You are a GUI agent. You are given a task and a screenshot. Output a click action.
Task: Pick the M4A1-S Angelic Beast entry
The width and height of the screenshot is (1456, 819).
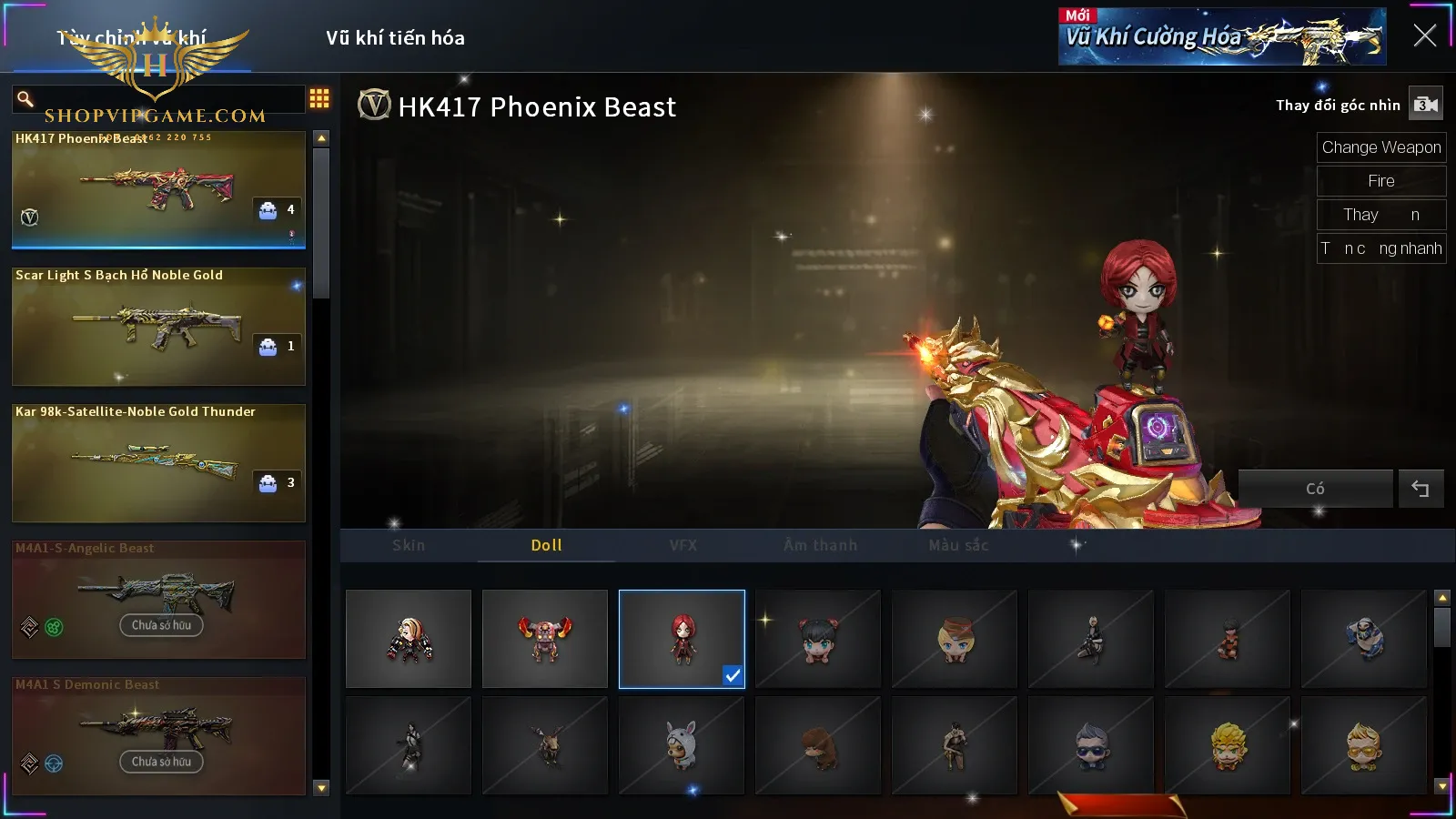click(x=158, y=599)
